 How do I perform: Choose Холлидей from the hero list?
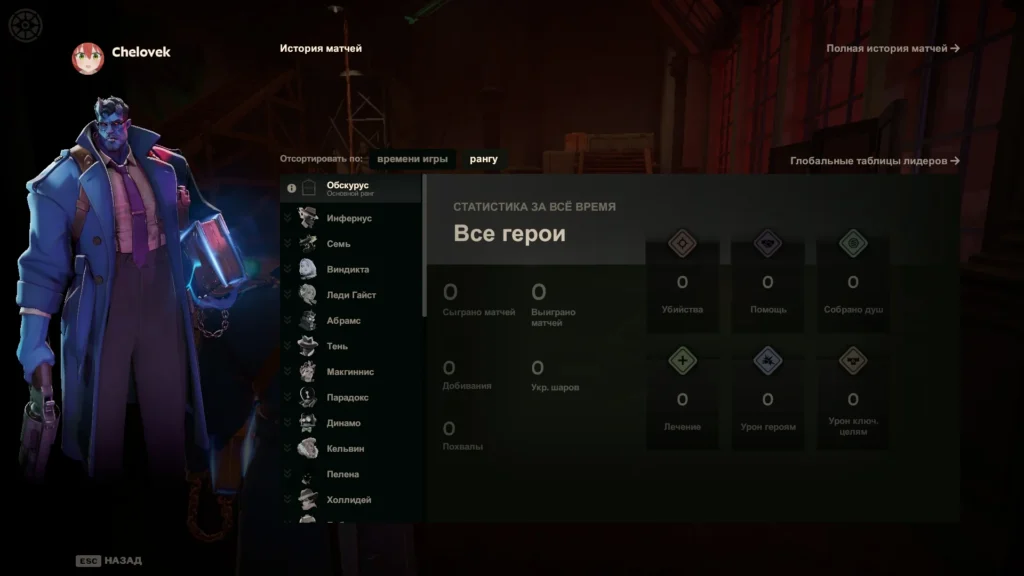click(x=348, y=499)
